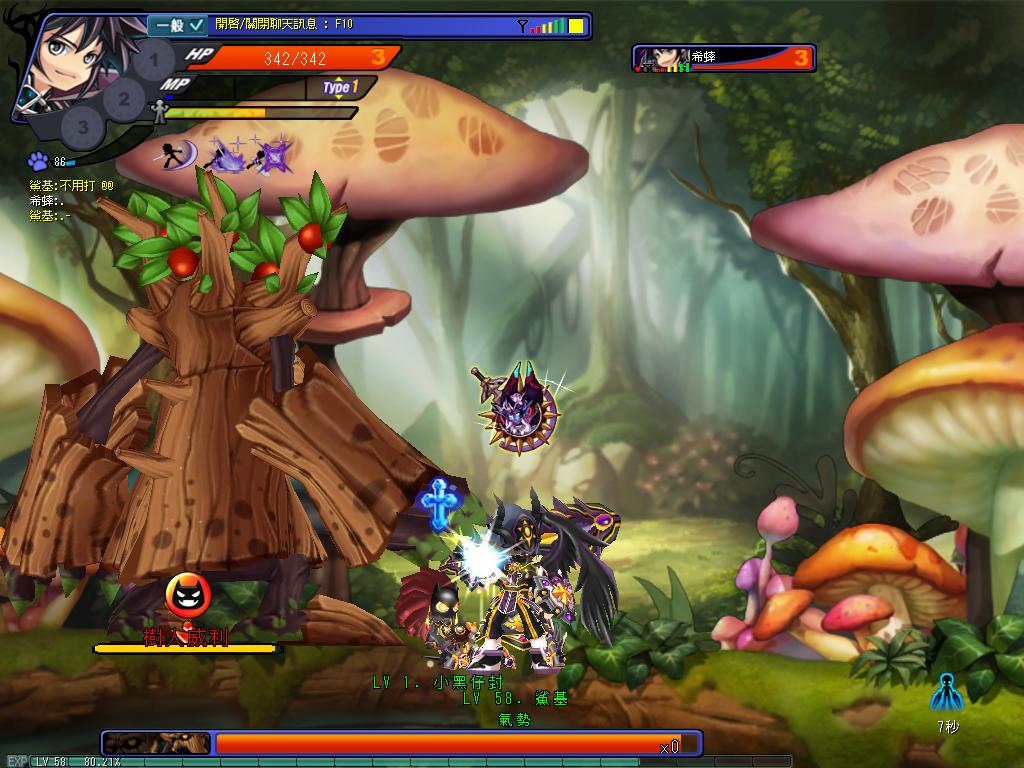Activate the purple burst skill icon
This screenshot has height=768, width=1024.
[x=270, y=155]
